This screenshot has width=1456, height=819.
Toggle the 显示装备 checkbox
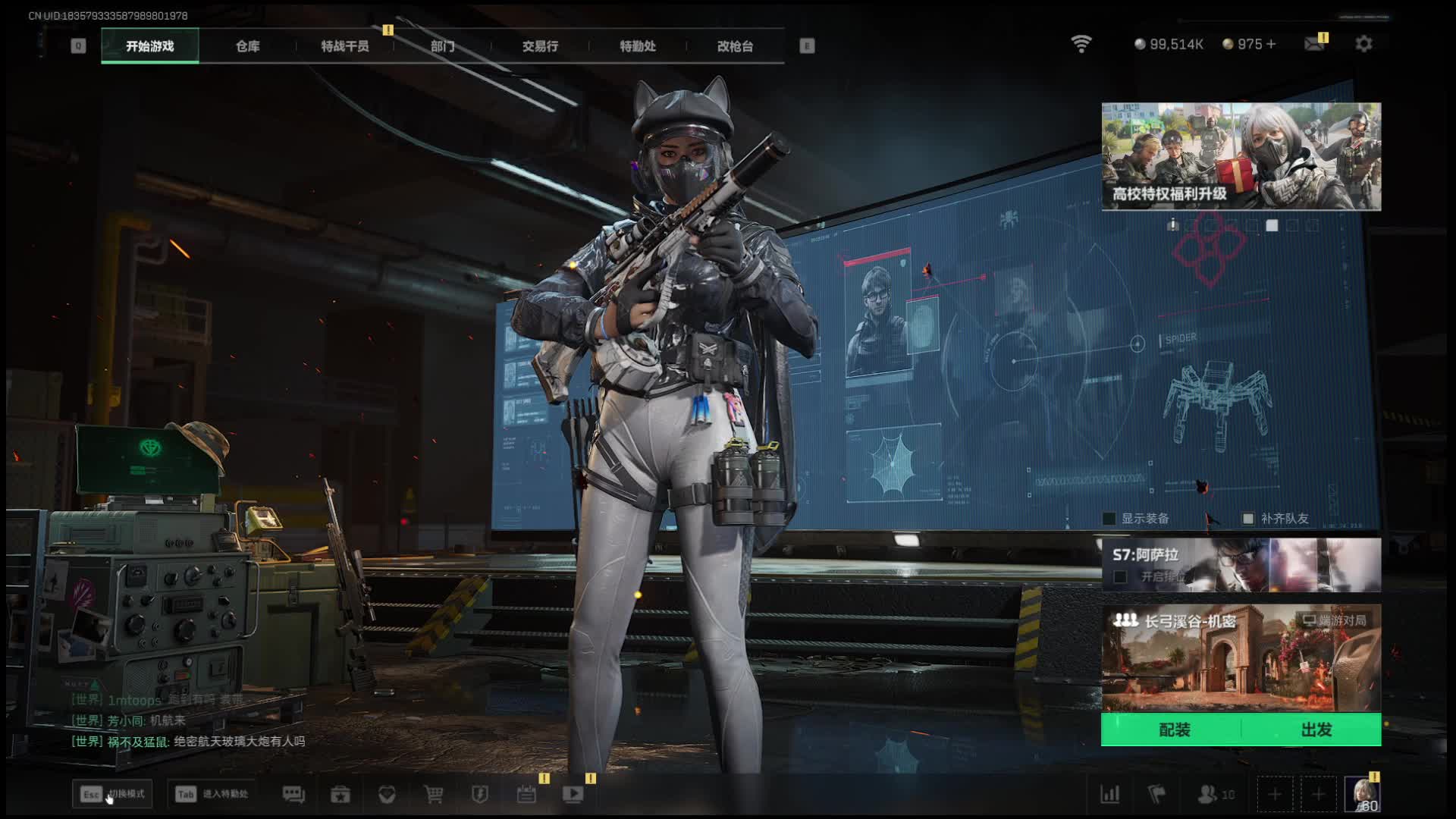pyautogui.click(x=1109, y=519)
